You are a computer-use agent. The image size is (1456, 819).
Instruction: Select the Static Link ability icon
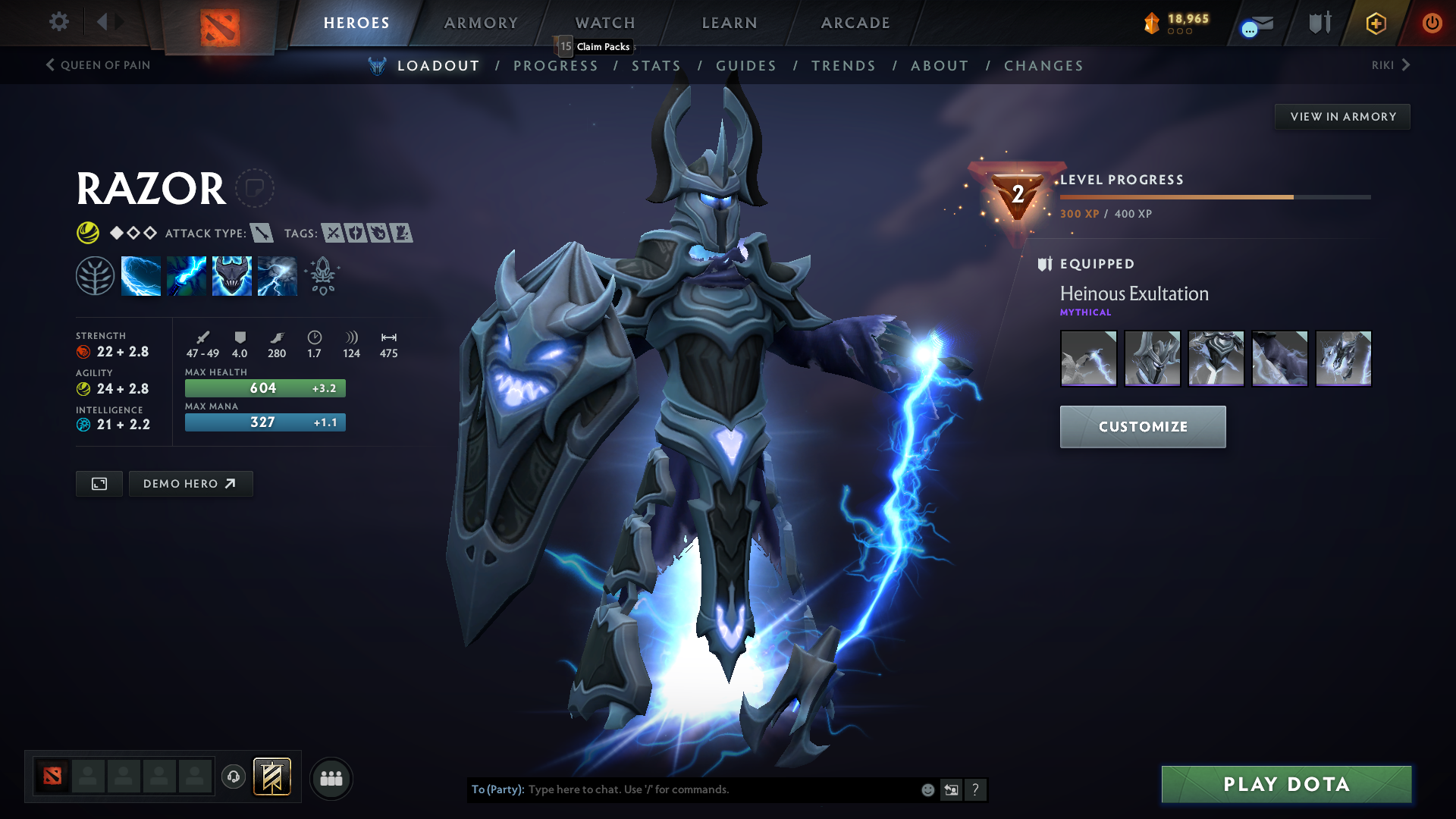coord(187,275)
